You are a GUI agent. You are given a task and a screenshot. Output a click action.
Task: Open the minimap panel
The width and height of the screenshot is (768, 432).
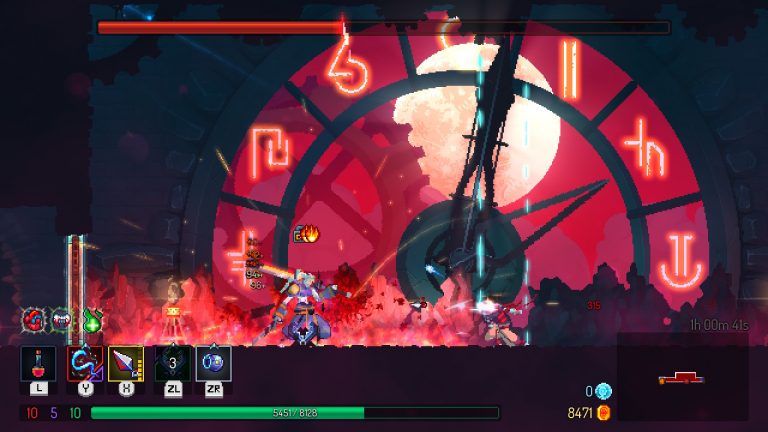[682, 377]
